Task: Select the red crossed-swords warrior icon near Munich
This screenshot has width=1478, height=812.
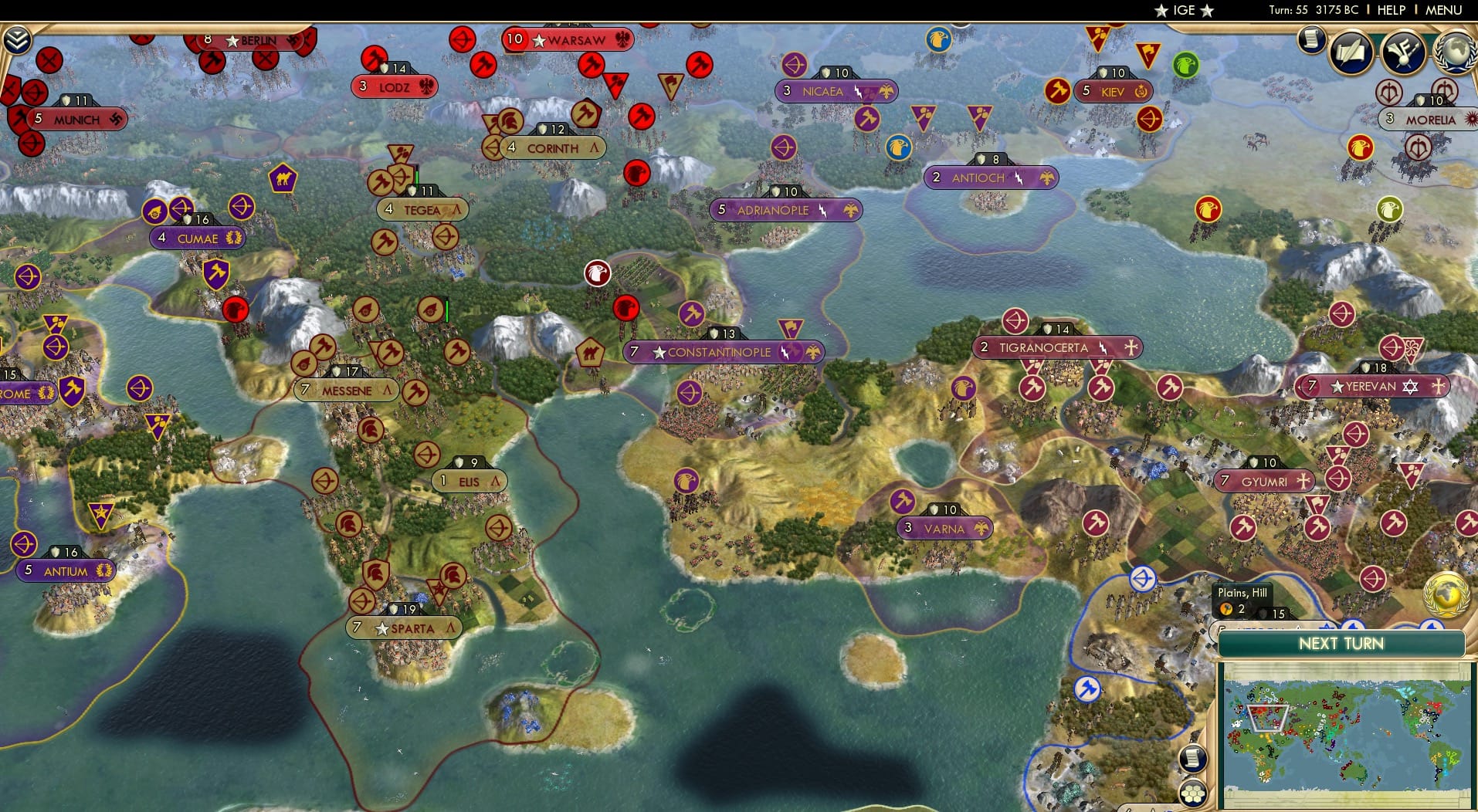Action: [49, 60]
